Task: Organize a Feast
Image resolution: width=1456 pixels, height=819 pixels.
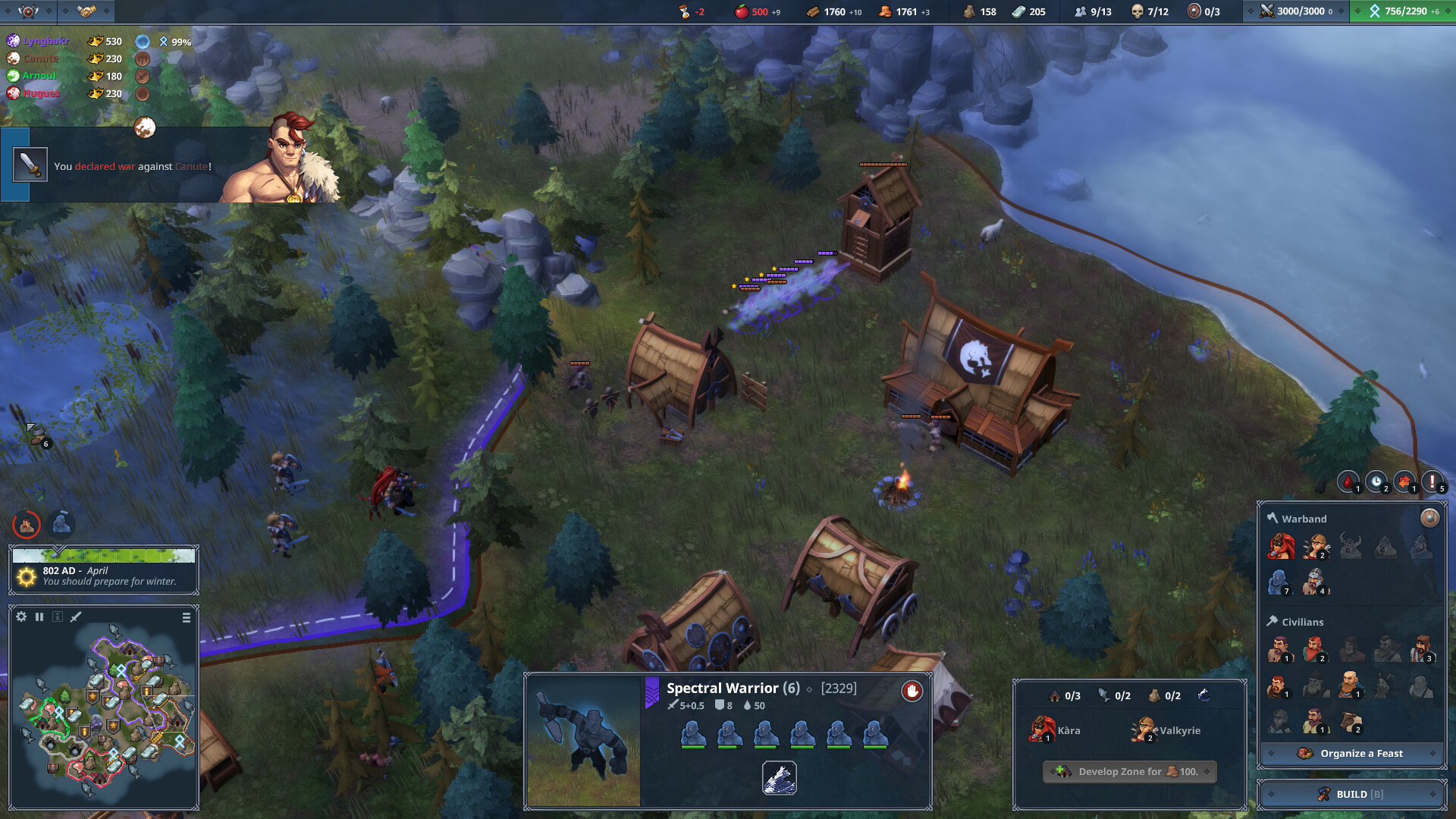Action: pos(1351,753)
